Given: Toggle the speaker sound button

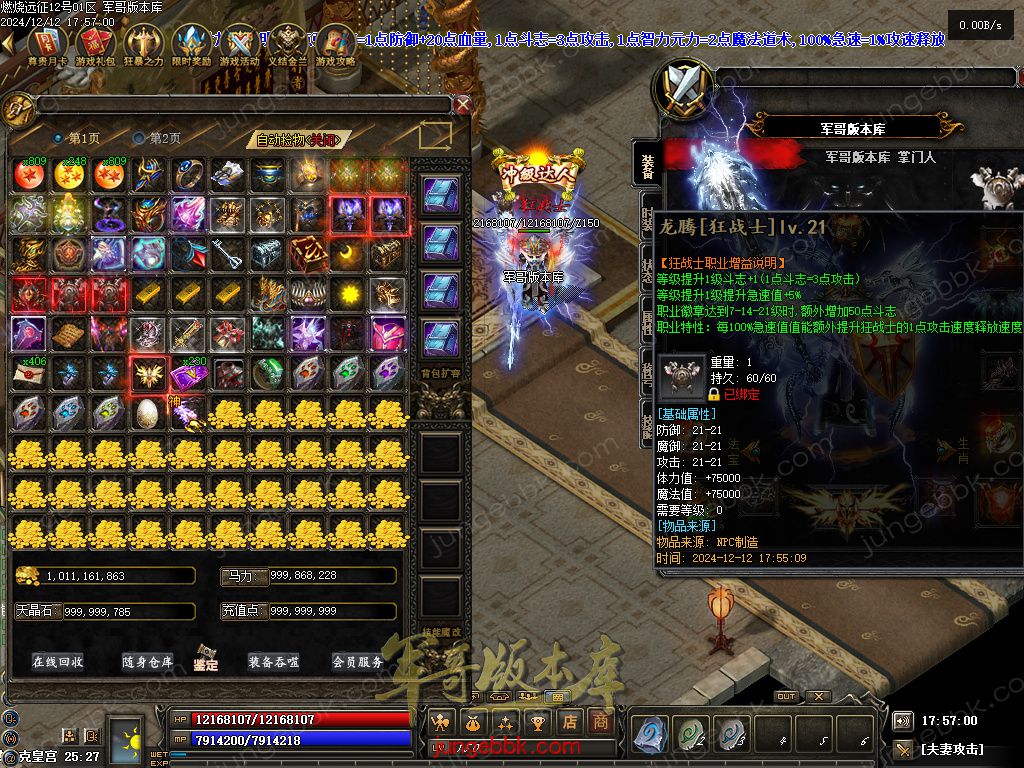Looking at the screenshot, I should [x=903, y=720].
